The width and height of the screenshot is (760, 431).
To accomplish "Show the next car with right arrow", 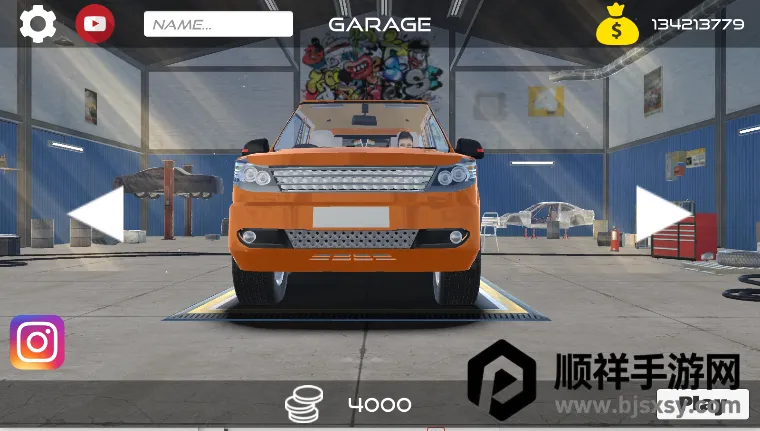I will [x=663, y=213].
